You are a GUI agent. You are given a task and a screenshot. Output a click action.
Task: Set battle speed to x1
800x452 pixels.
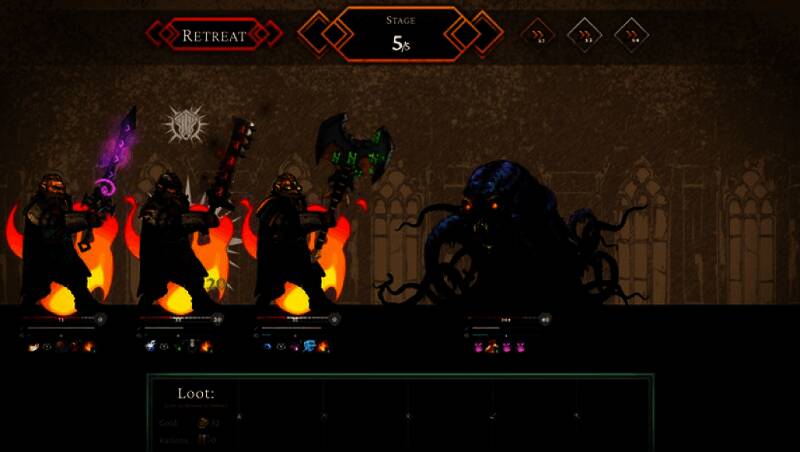[538, 35]
